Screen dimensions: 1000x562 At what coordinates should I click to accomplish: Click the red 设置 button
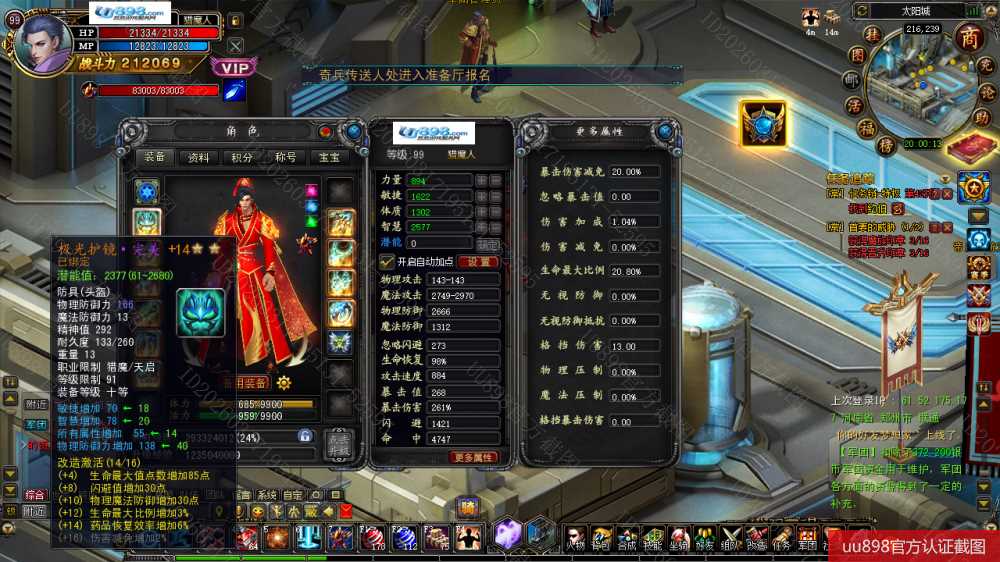[476, 261]
